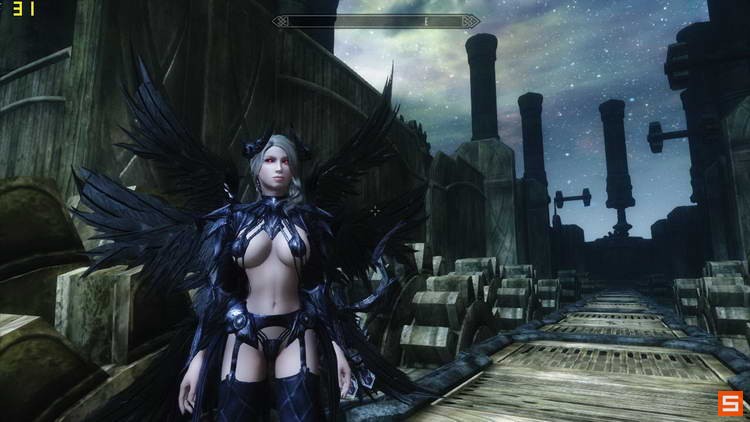
Task: Click the compass bar on the HUD
Action: pyautogui.click(x=376, y=21)
